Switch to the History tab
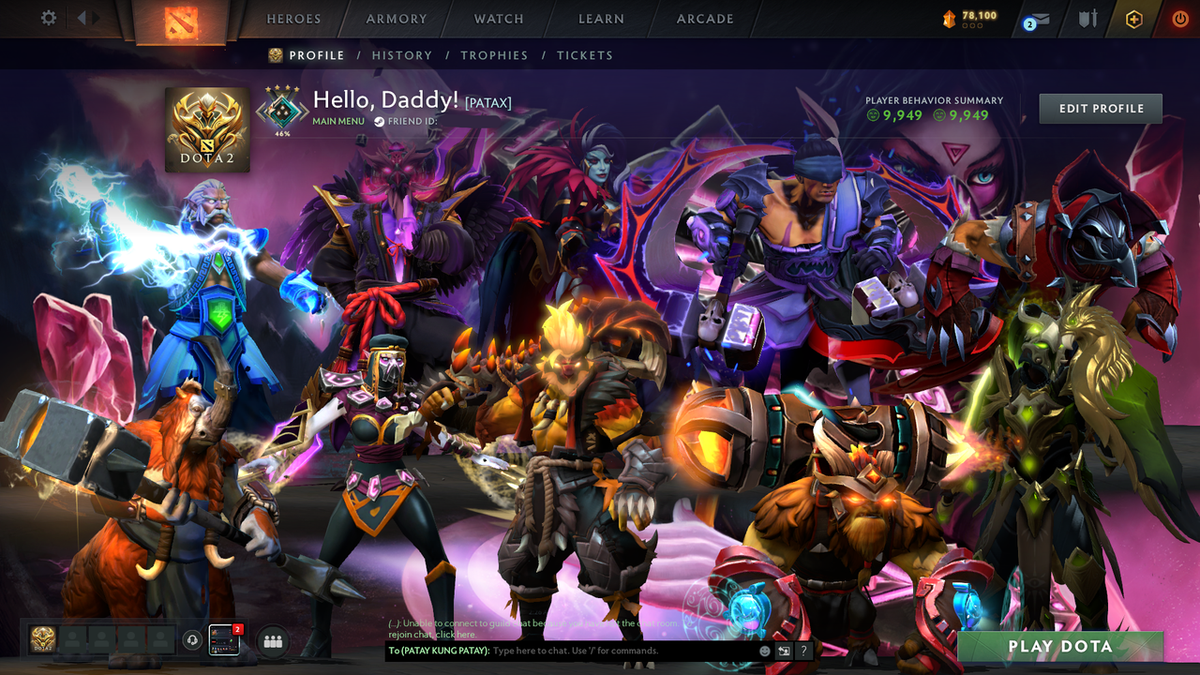1200x675 pixels. point(402,56)
